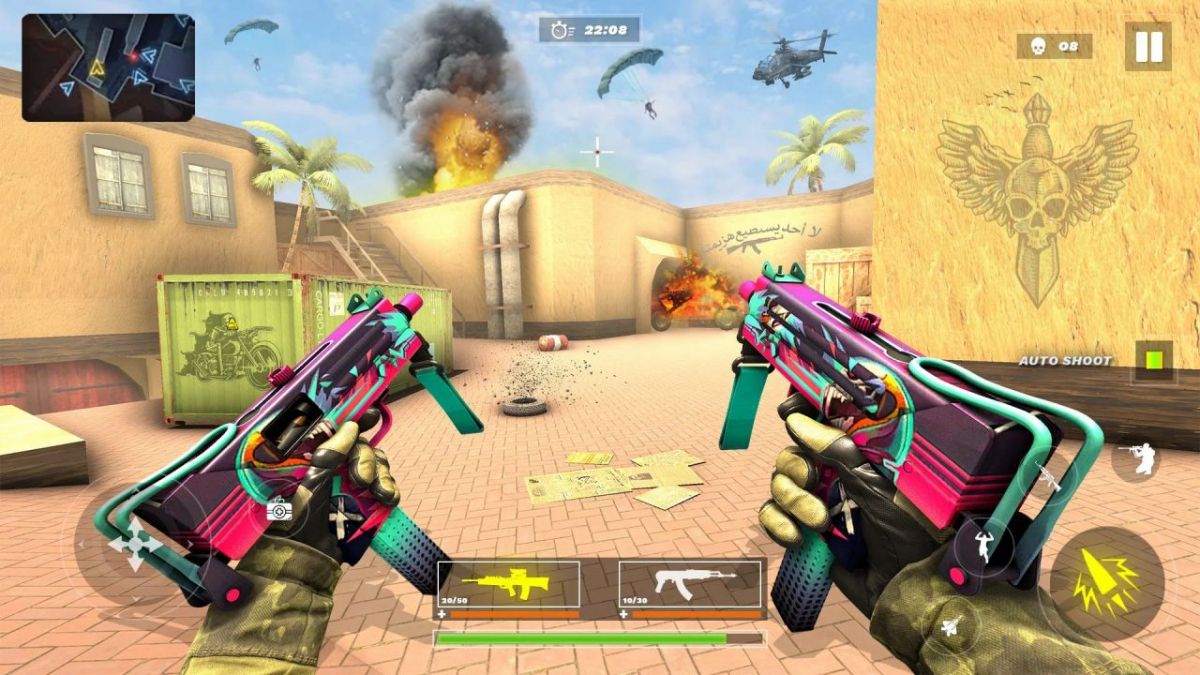Switch to the white AK rifle slot
1200x675 pixels.
click(x=690, y=585)
